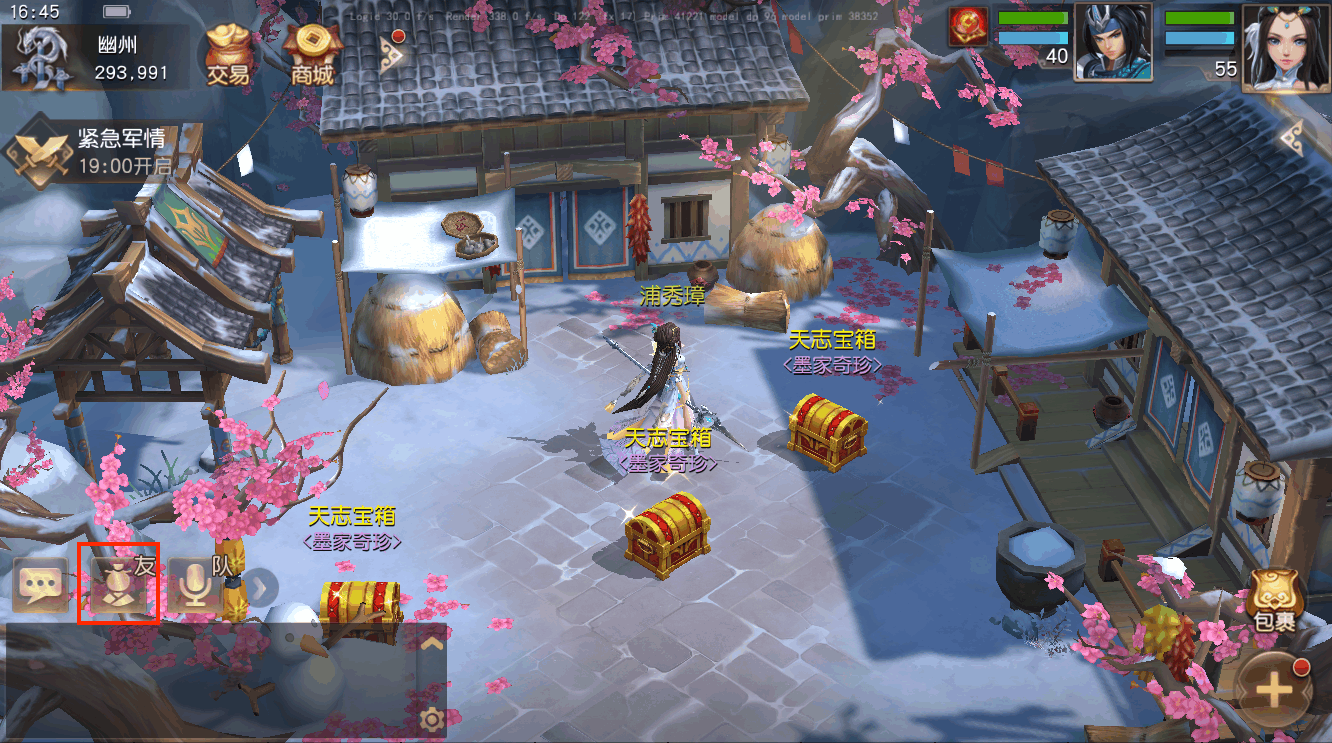Open the chat speech bubble icon
1332x743 pixels.
click(x=40, y=587)
